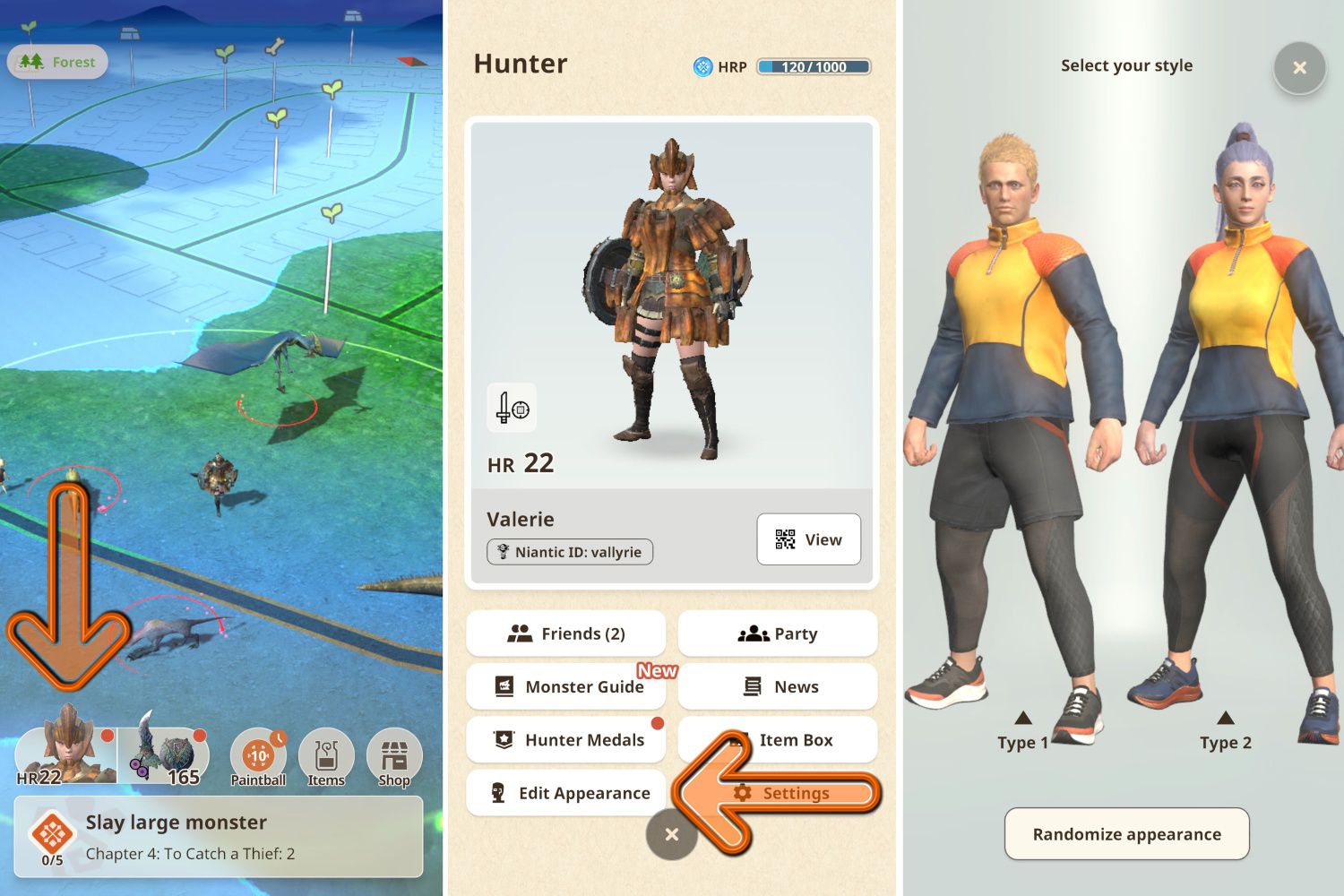This screenshot has height=896, width=1344.
Task: Check Hunter Medals with the notification dot
Action: [x=565, y=739]
